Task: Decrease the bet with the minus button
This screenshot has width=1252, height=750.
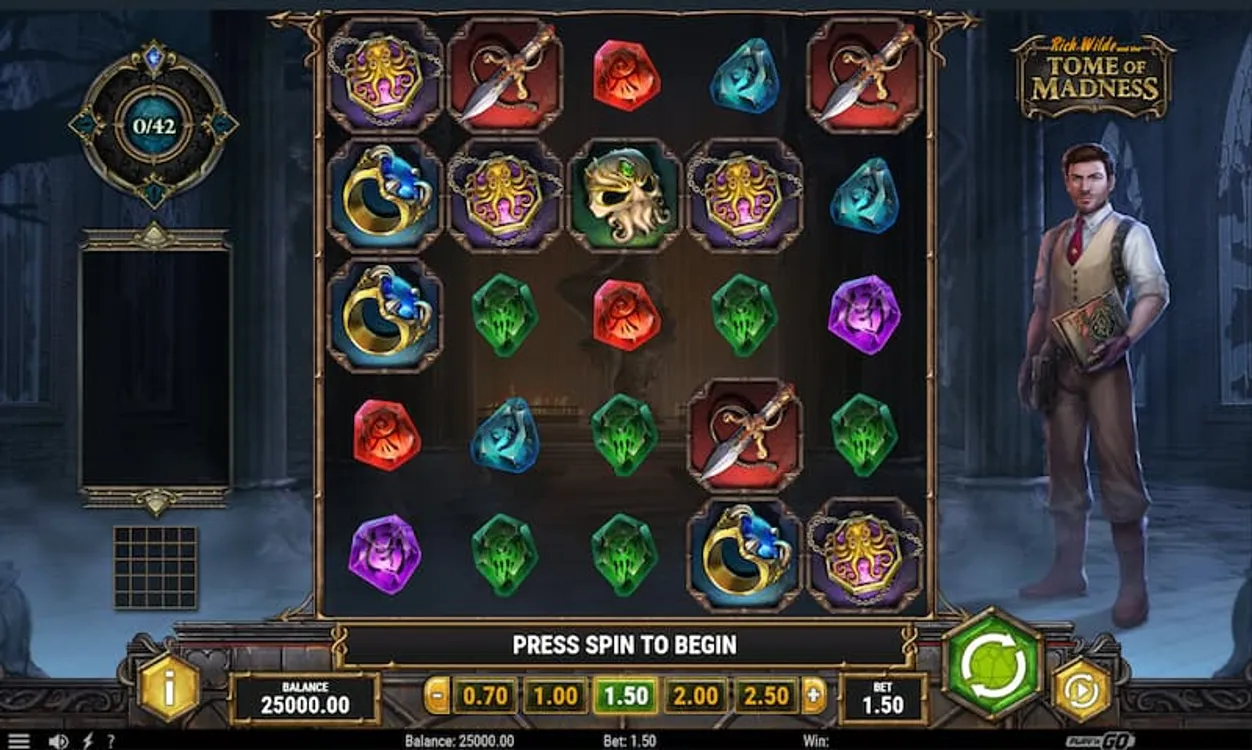Action: 437,695
